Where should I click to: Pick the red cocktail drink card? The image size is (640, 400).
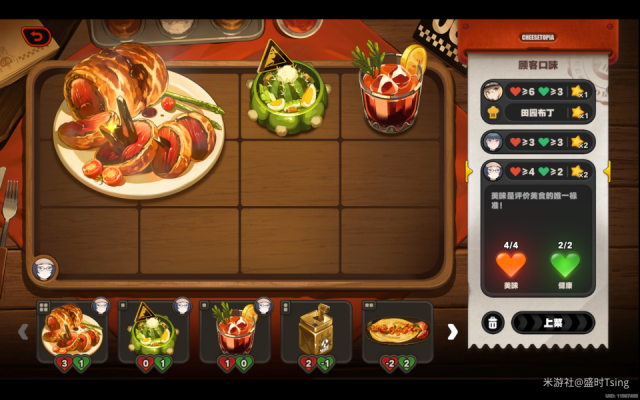pos(236,332)
